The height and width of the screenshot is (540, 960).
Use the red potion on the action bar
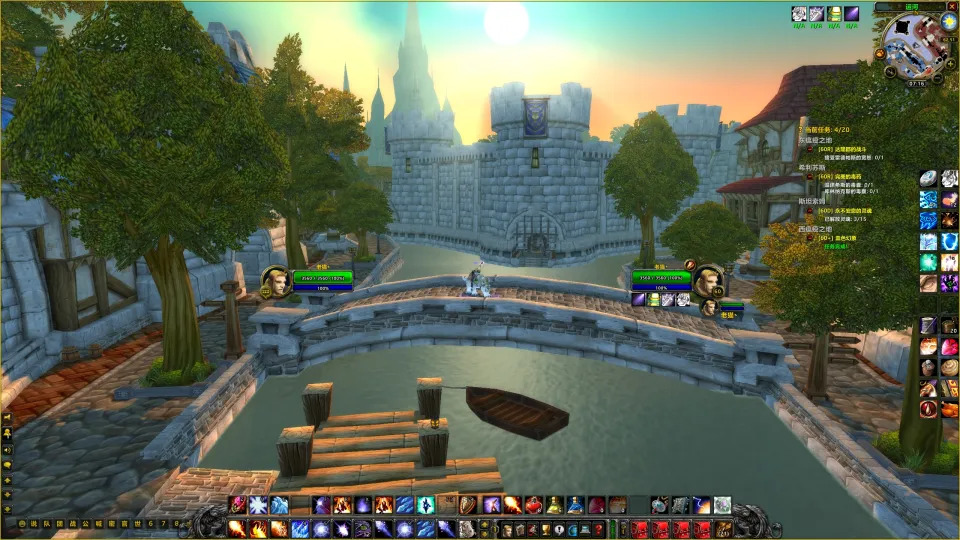point(534,505)
